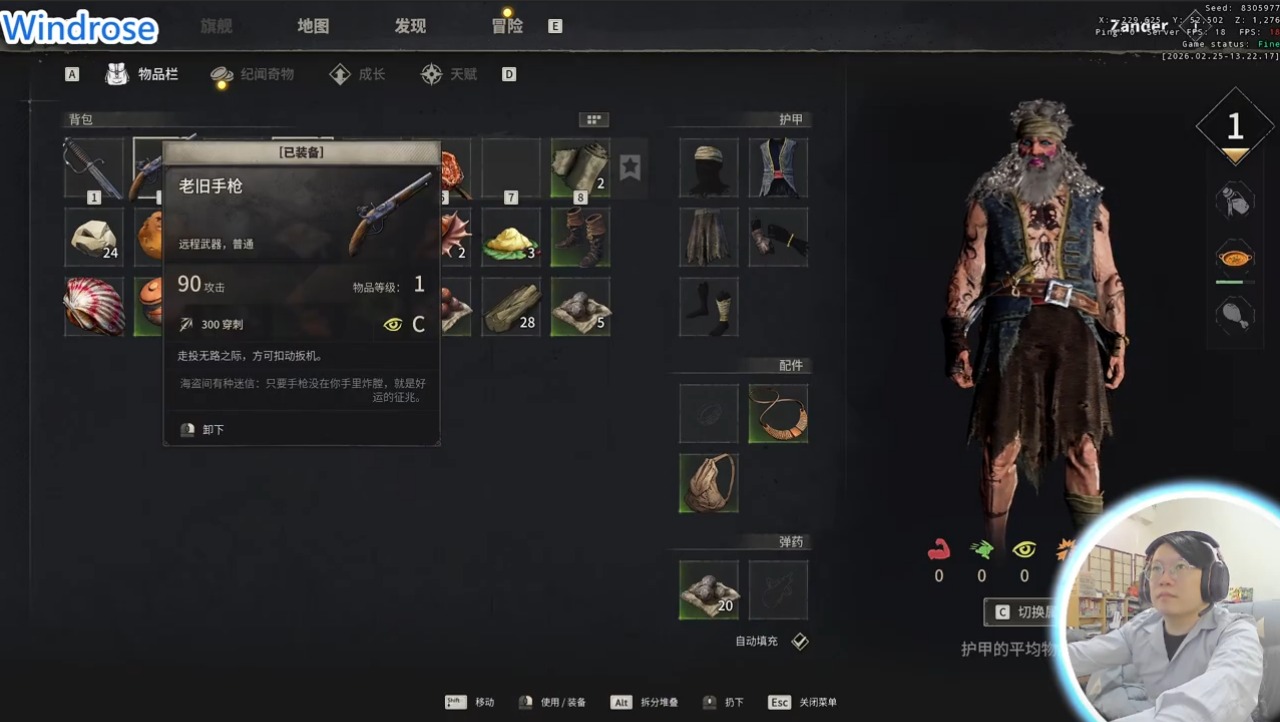
Task: Switch to the 成长 tab
Action: [x=358, y=74]
